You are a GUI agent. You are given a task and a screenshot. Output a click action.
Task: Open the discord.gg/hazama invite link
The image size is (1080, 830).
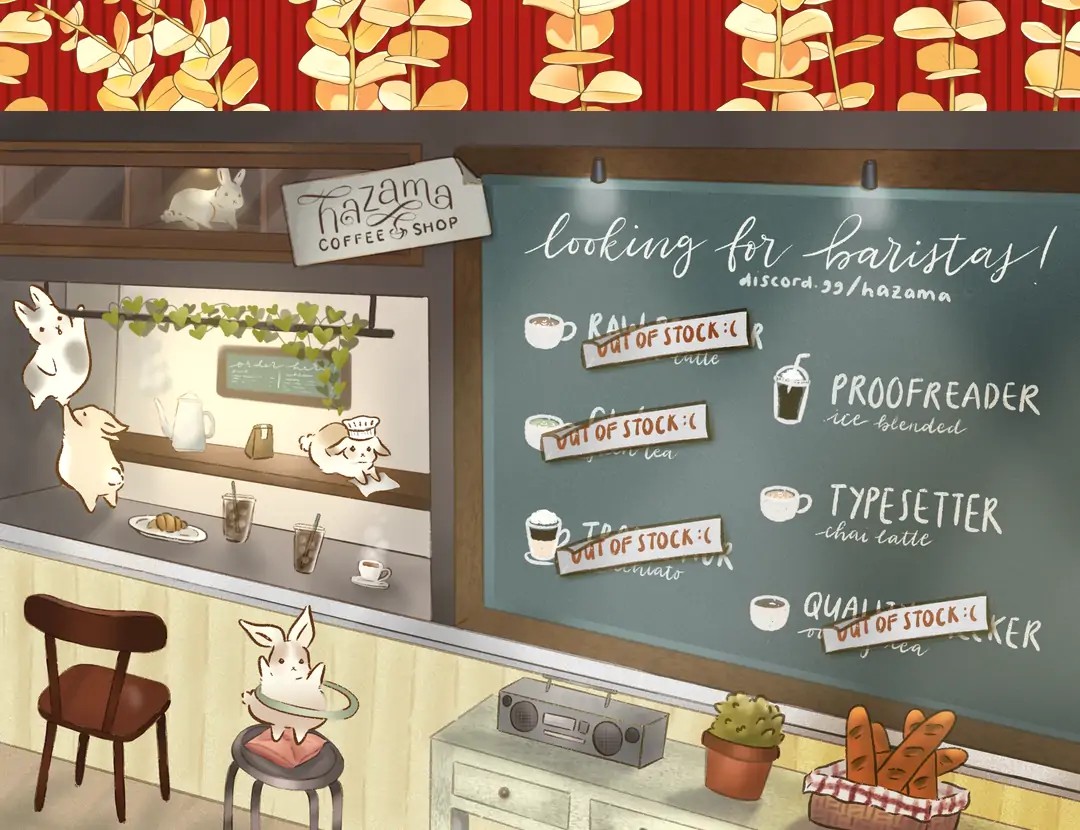pos(844,287)
